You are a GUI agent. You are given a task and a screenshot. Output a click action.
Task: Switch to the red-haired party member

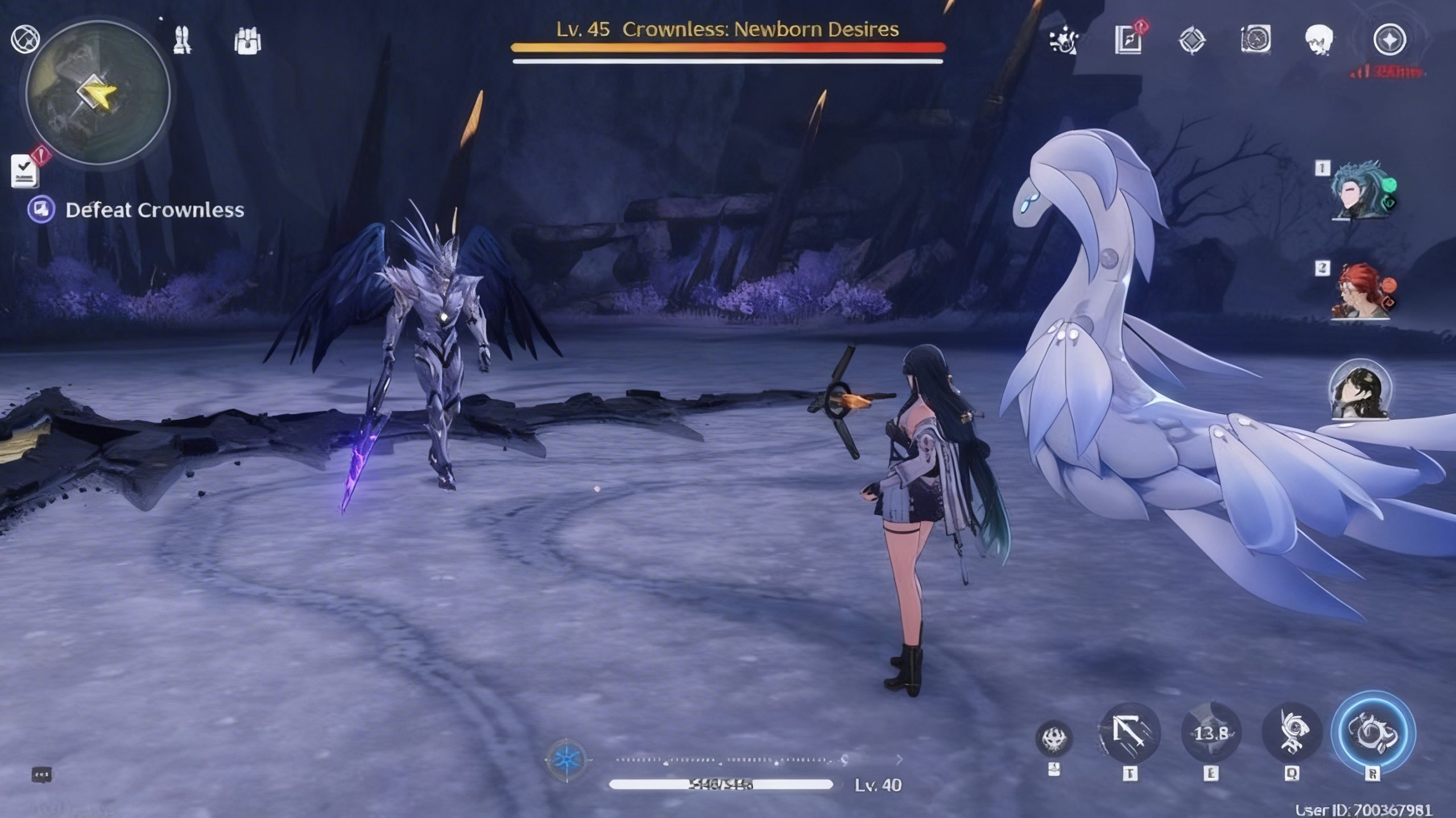pyautogui.click(x=1360, y=290)
